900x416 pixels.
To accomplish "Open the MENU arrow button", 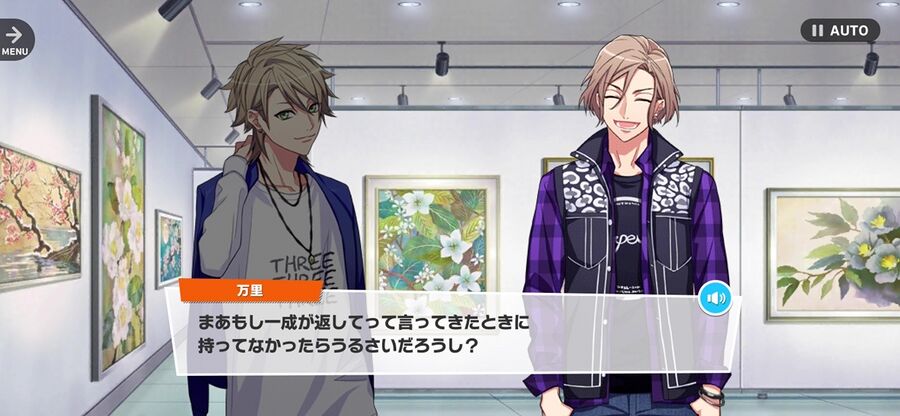I will [x=14, y=38].
